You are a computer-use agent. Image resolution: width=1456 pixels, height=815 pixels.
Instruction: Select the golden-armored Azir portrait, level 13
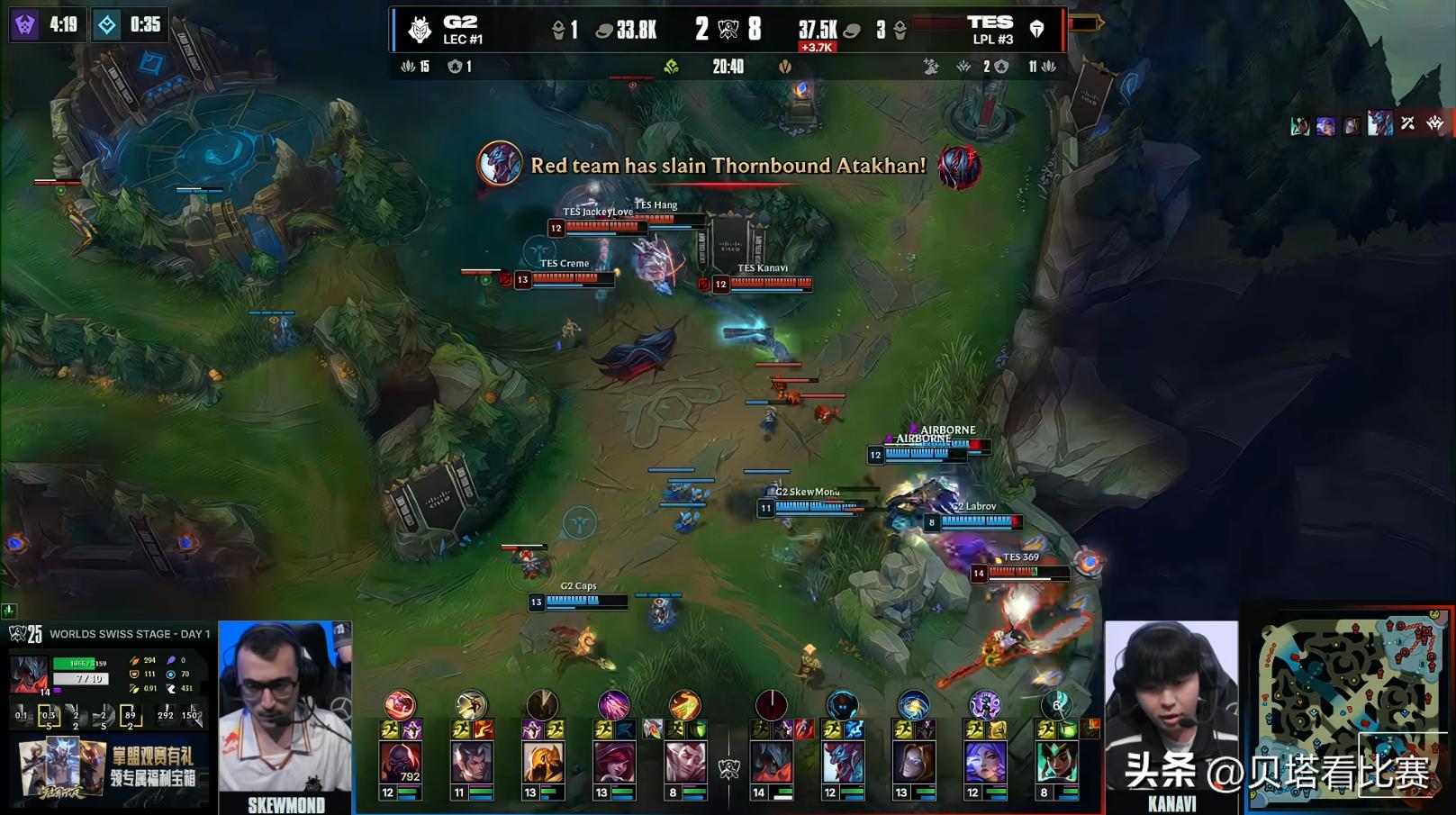point(542,762)
